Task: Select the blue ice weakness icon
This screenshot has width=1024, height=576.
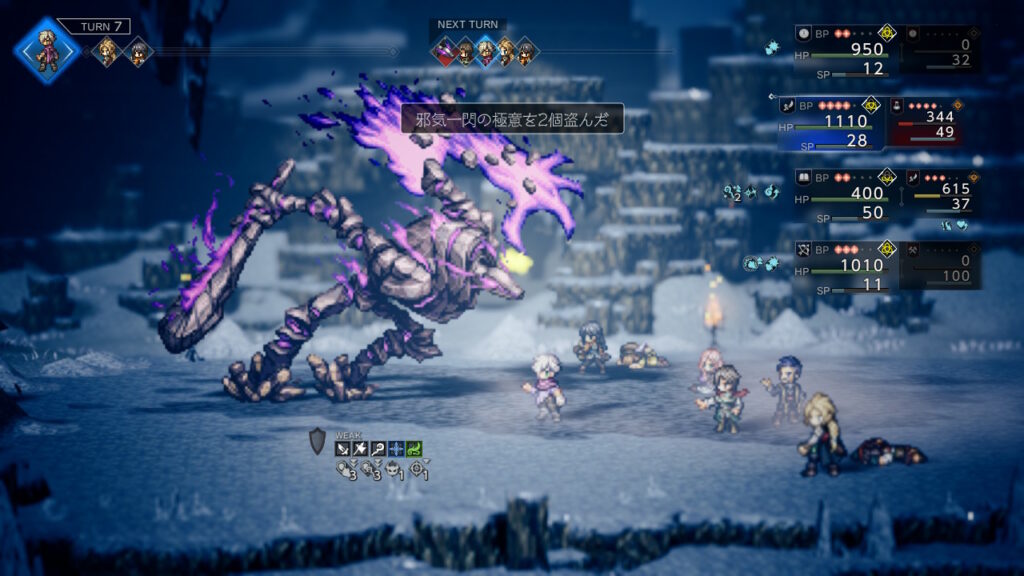Action: coord(396,449)
